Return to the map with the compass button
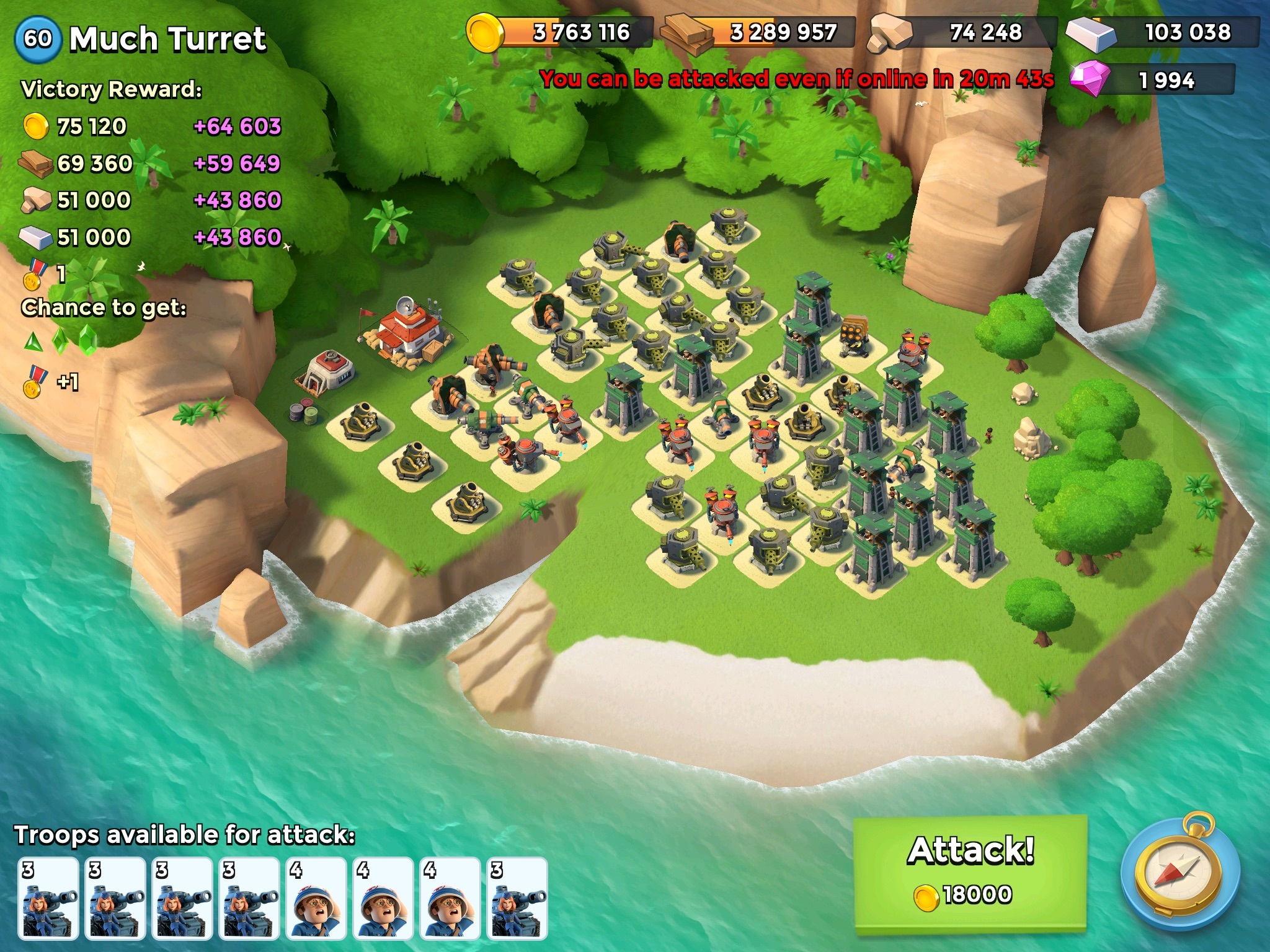This screenshot has height=952, width=1270. pos(1180,875)
